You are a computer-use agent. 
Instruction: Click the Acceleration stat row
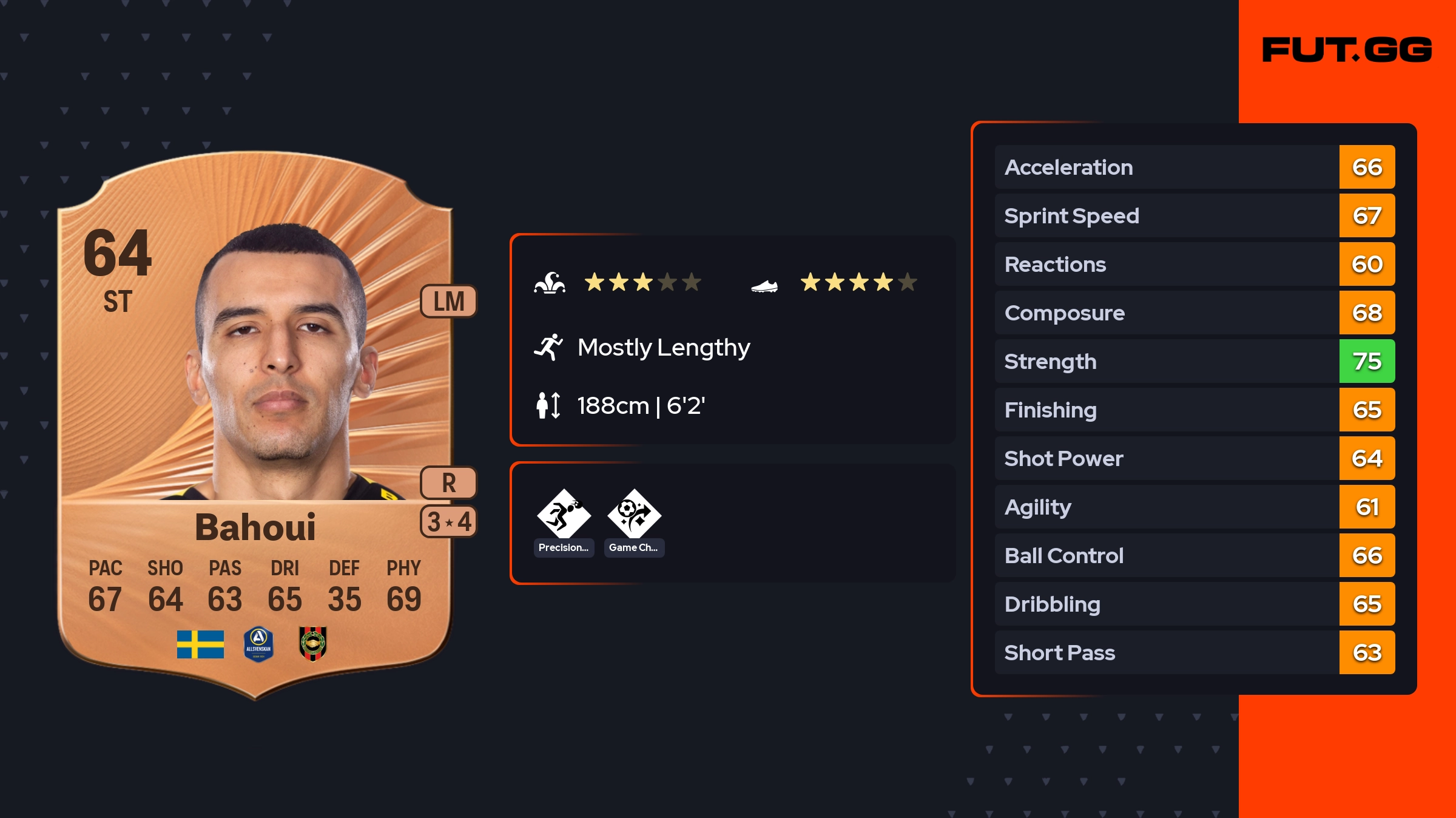coord(1194,167)
